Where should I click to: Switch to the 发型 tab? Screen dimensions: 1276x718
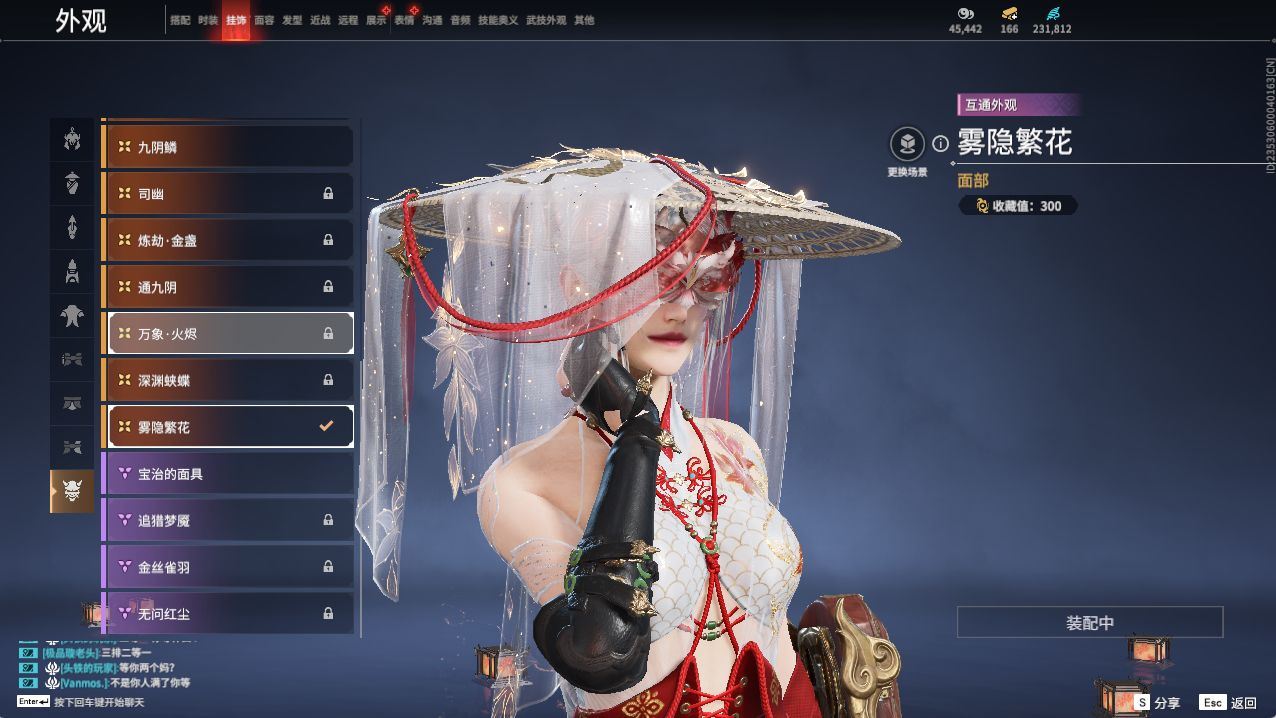tap(292, 20)
